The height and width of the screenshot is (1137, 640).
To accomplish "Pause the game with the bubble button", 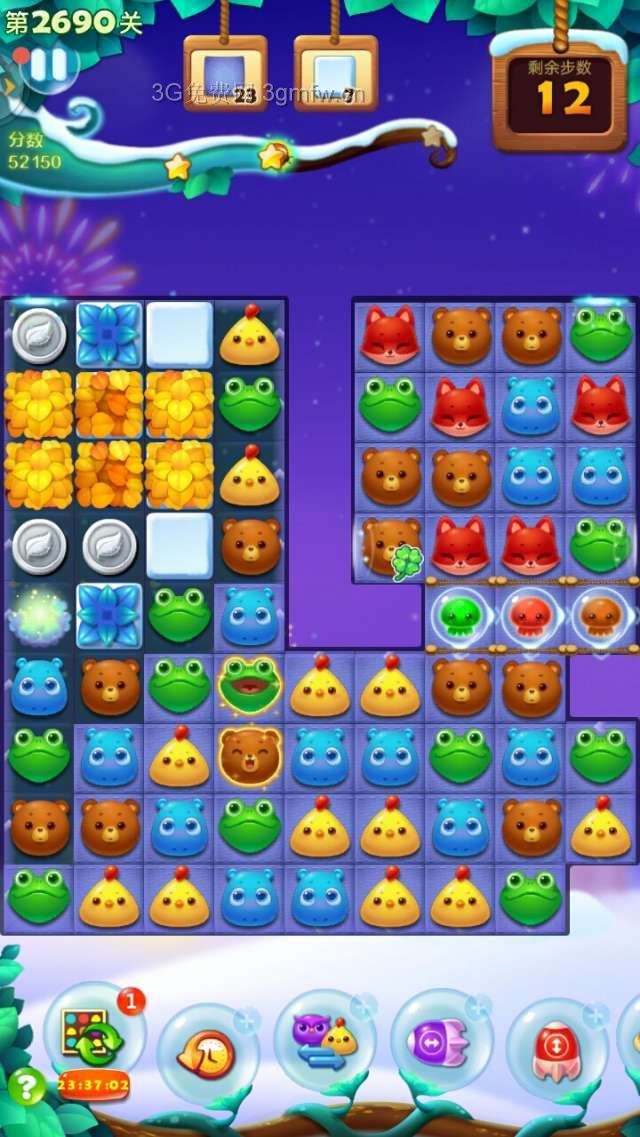I will [x=47, y=64].
